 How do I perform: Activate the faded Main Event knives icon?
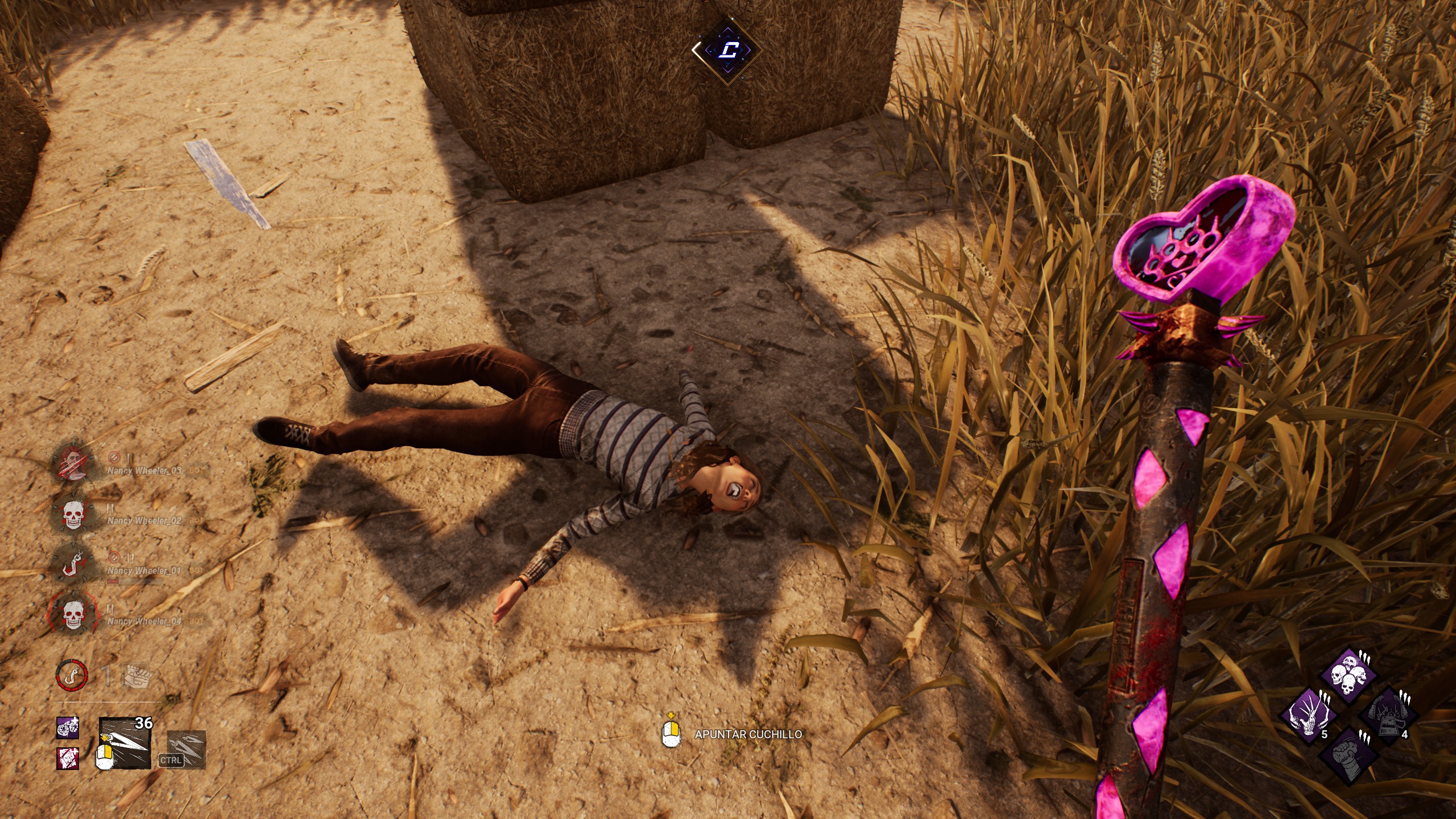[187, 749]
